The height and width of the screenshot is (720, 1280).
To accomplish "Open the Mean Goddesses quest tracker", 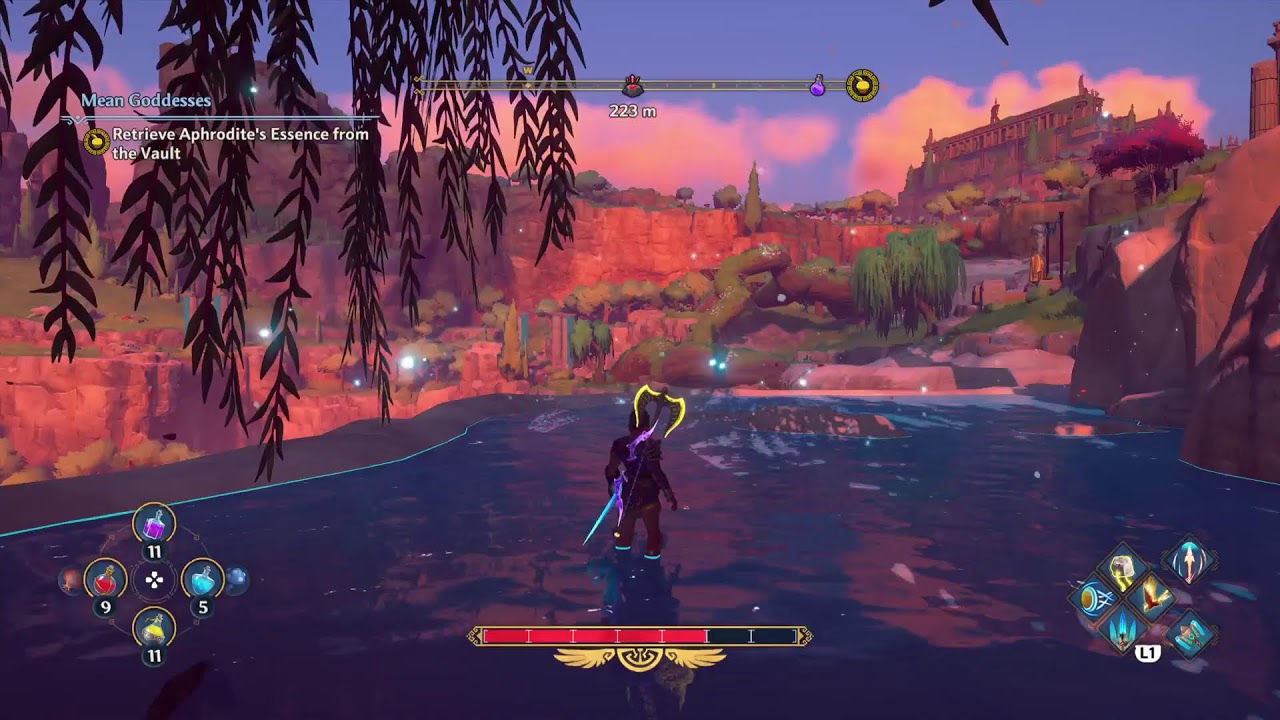I will pyautogui.click(x=146, y=100).
